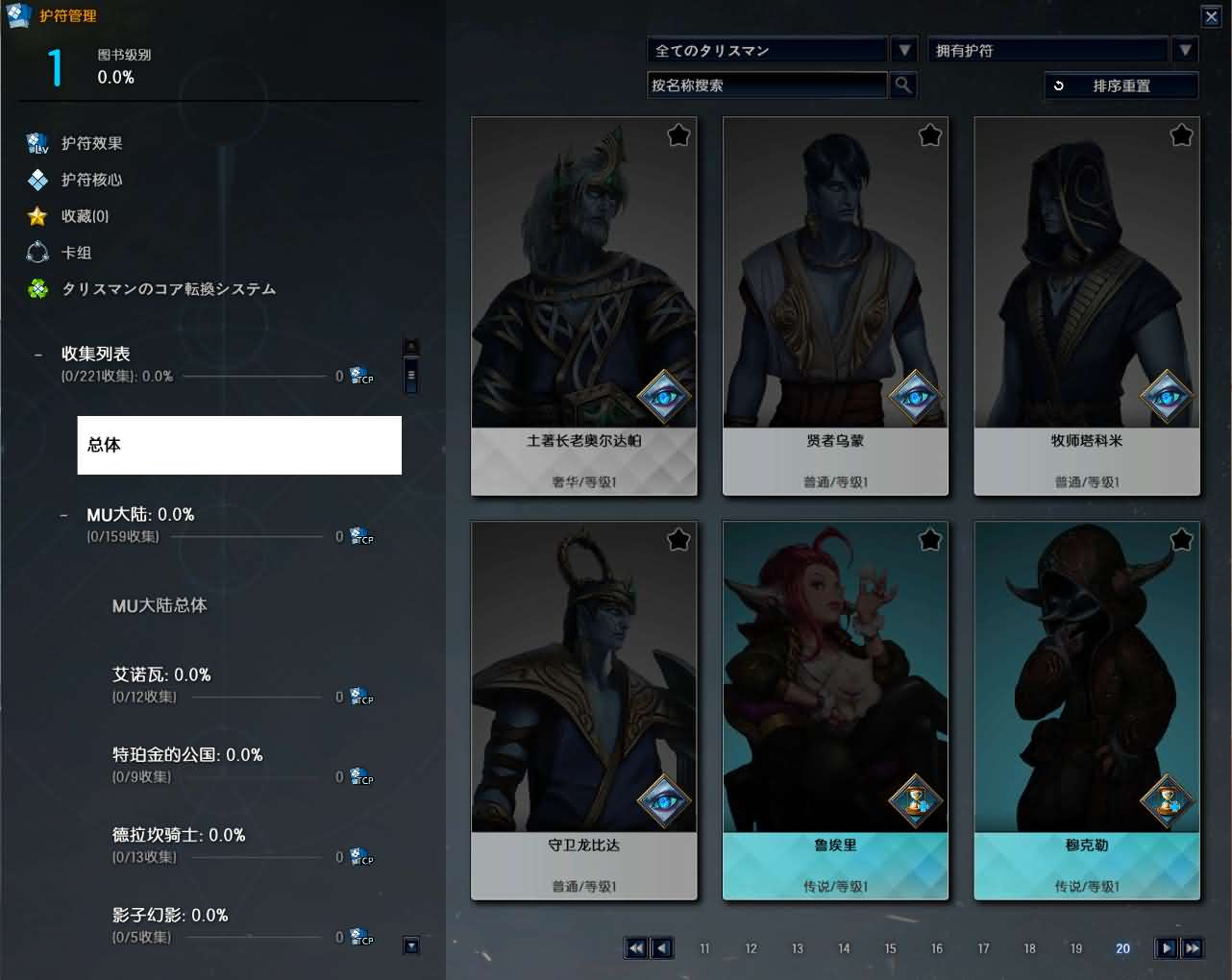
Task: Click the 按名称搜索 search field
Action: pos(767,86)
